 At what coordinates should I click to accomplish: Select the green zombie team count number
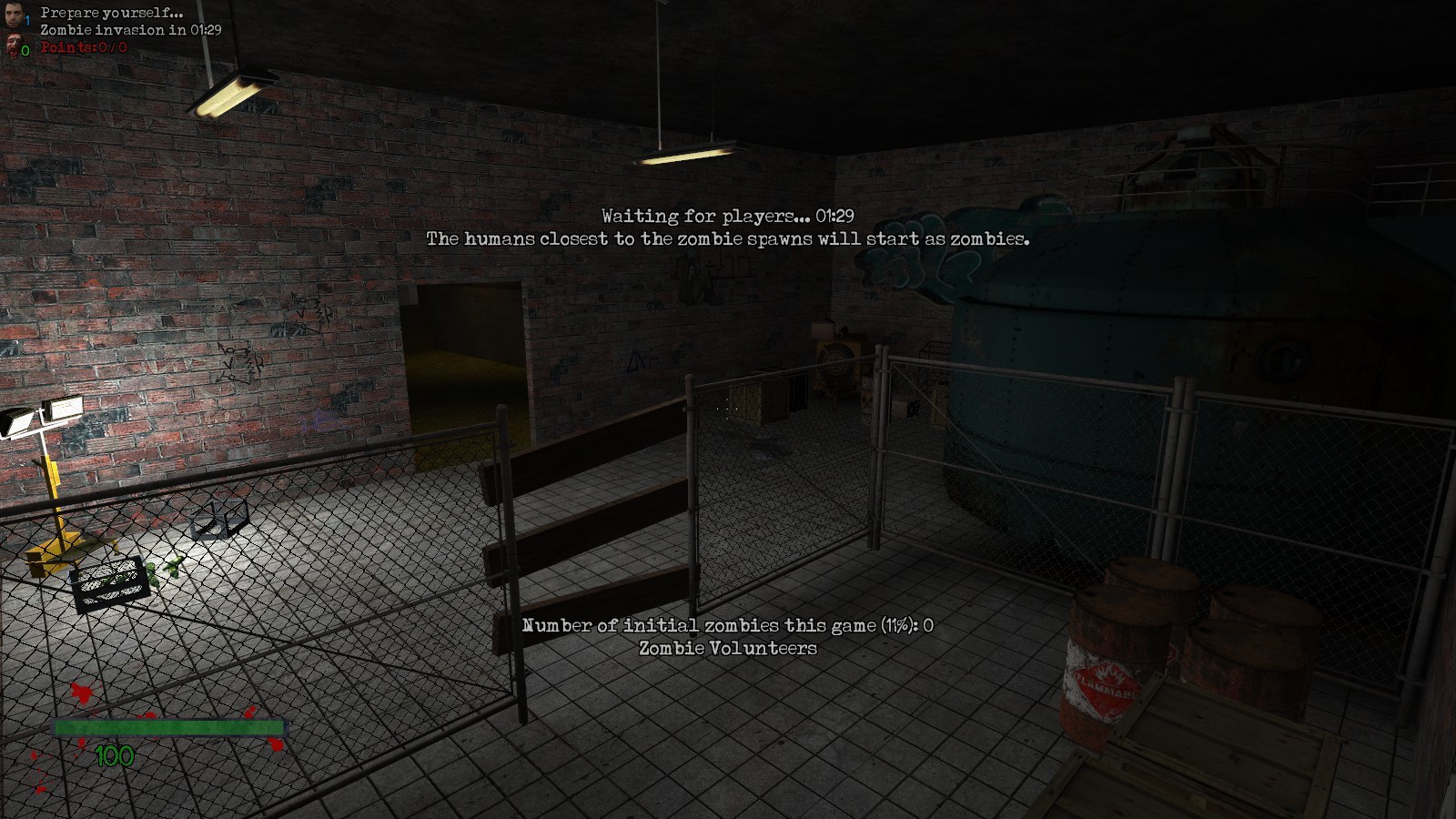[25, 50]
